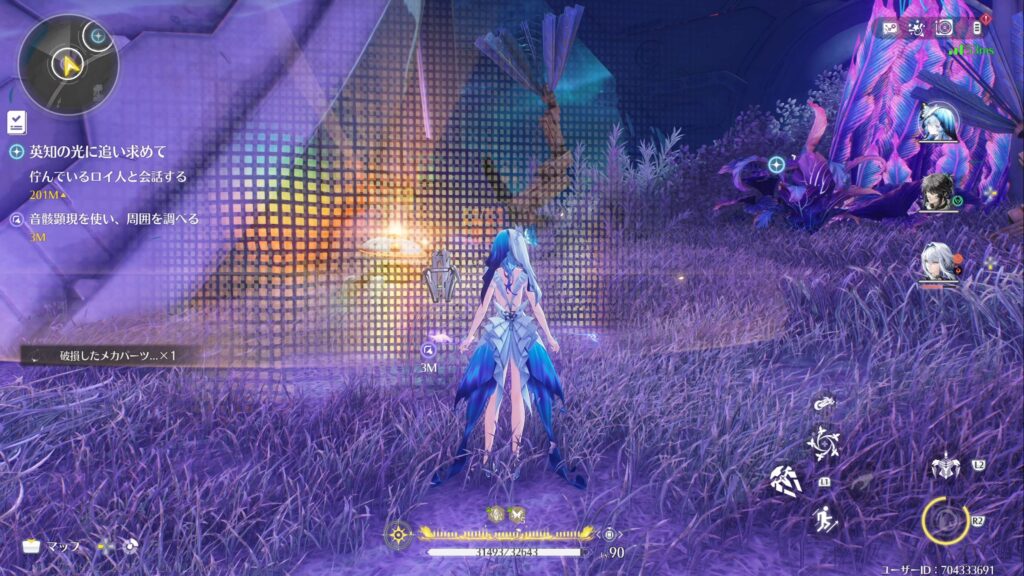
Task: Switch to the blue-haired hat character portrait
Action: coord(938,124)
